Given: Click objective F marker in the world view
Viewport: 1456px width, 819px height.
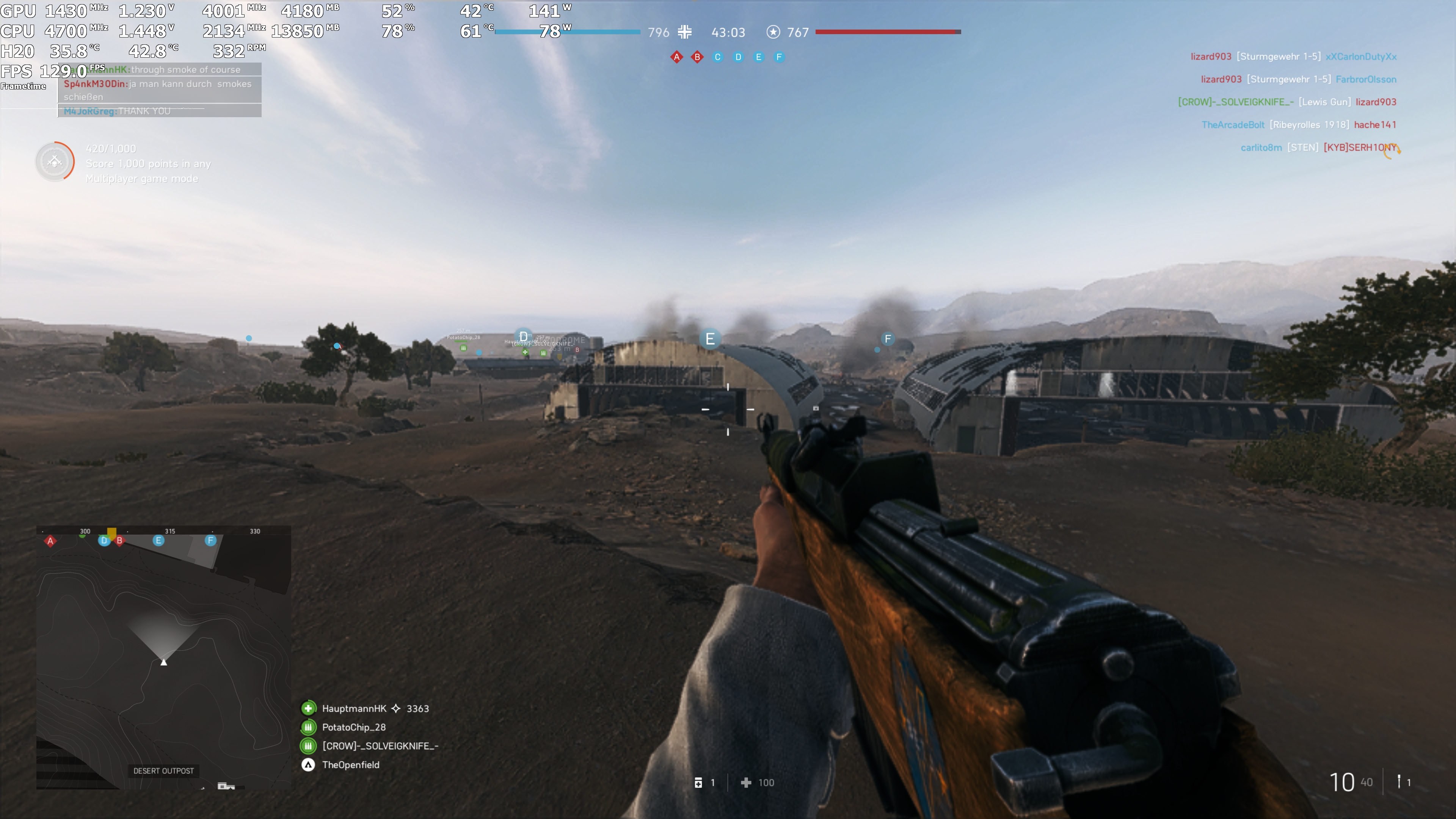Looking at the screenshot, I should [x=888, y=339].
